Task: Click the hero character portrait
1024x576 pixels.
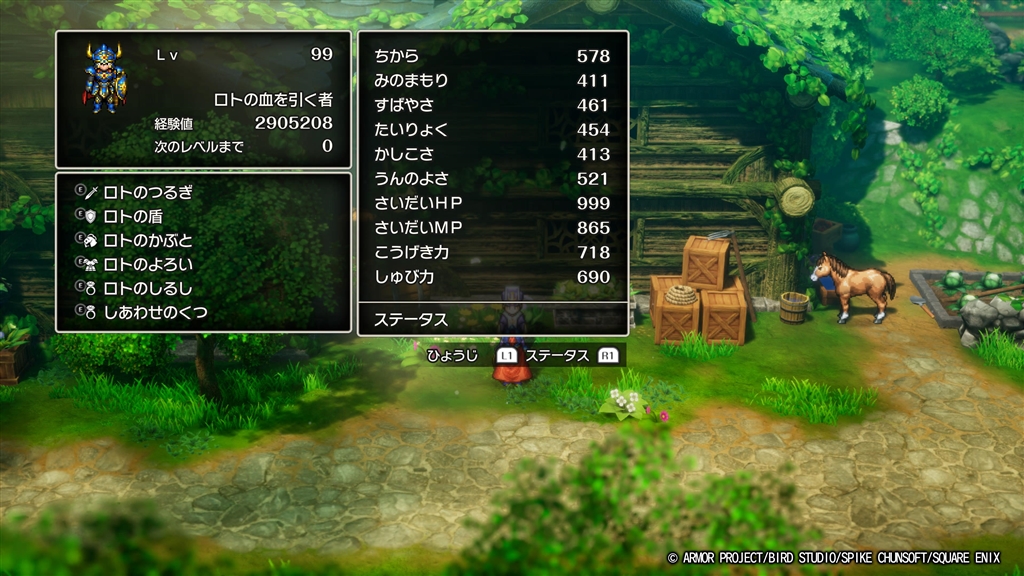Action: pos(102,77)
